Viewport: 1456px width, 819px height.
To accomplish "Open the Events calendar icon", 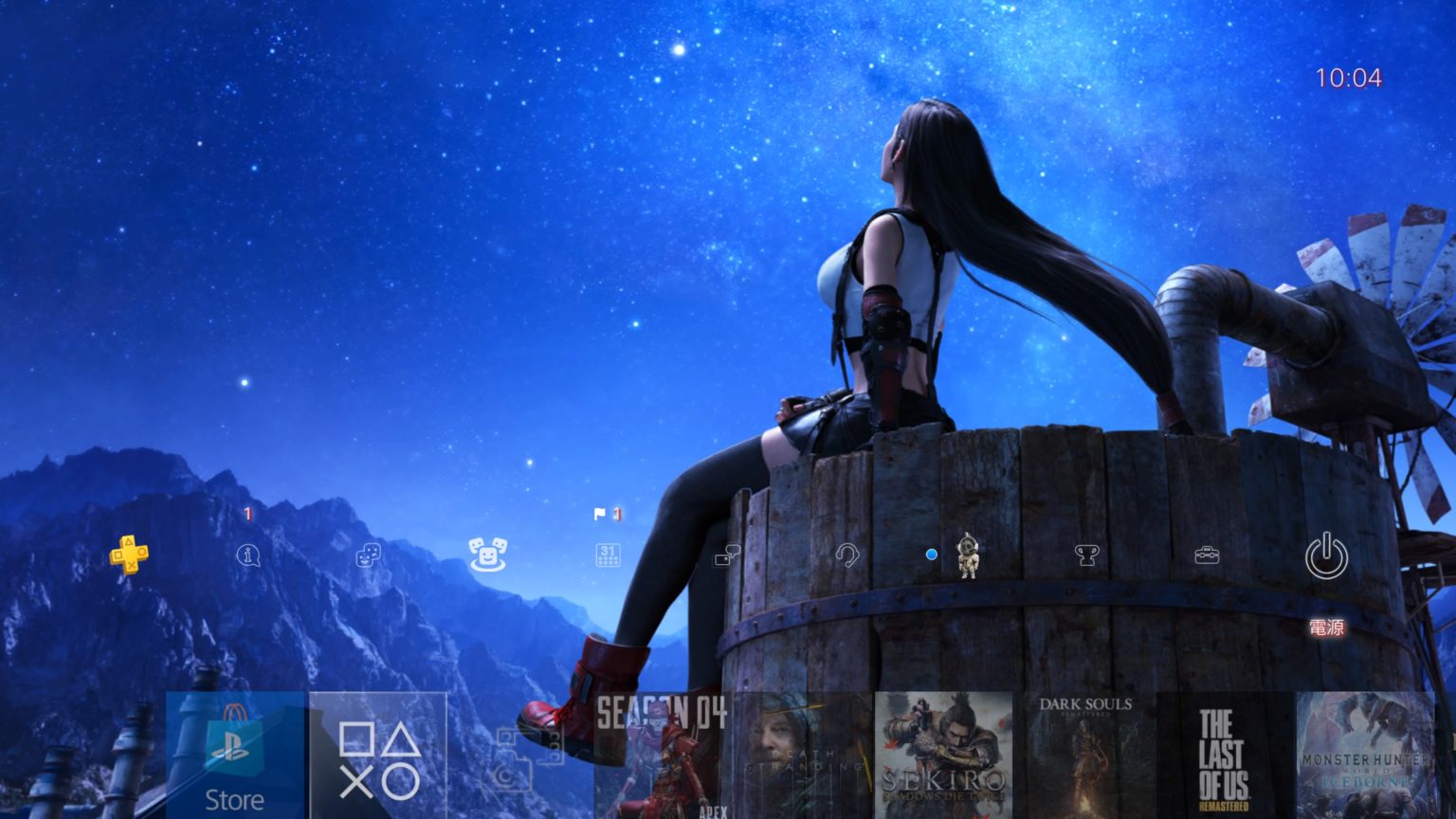I will pyautogui.click(x=608, y=555).
